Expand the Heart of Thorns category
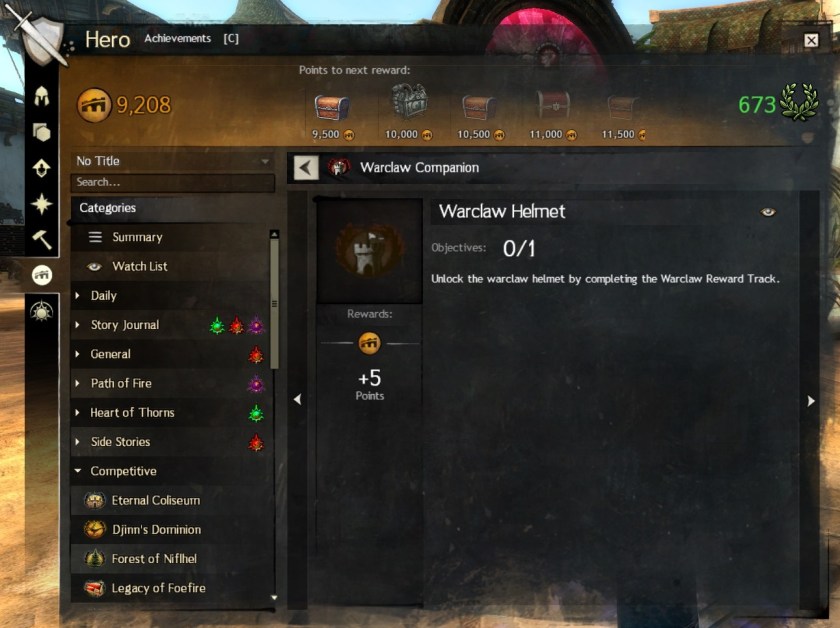Viewport: 840px width, 628px height. (x=132, y=412)
